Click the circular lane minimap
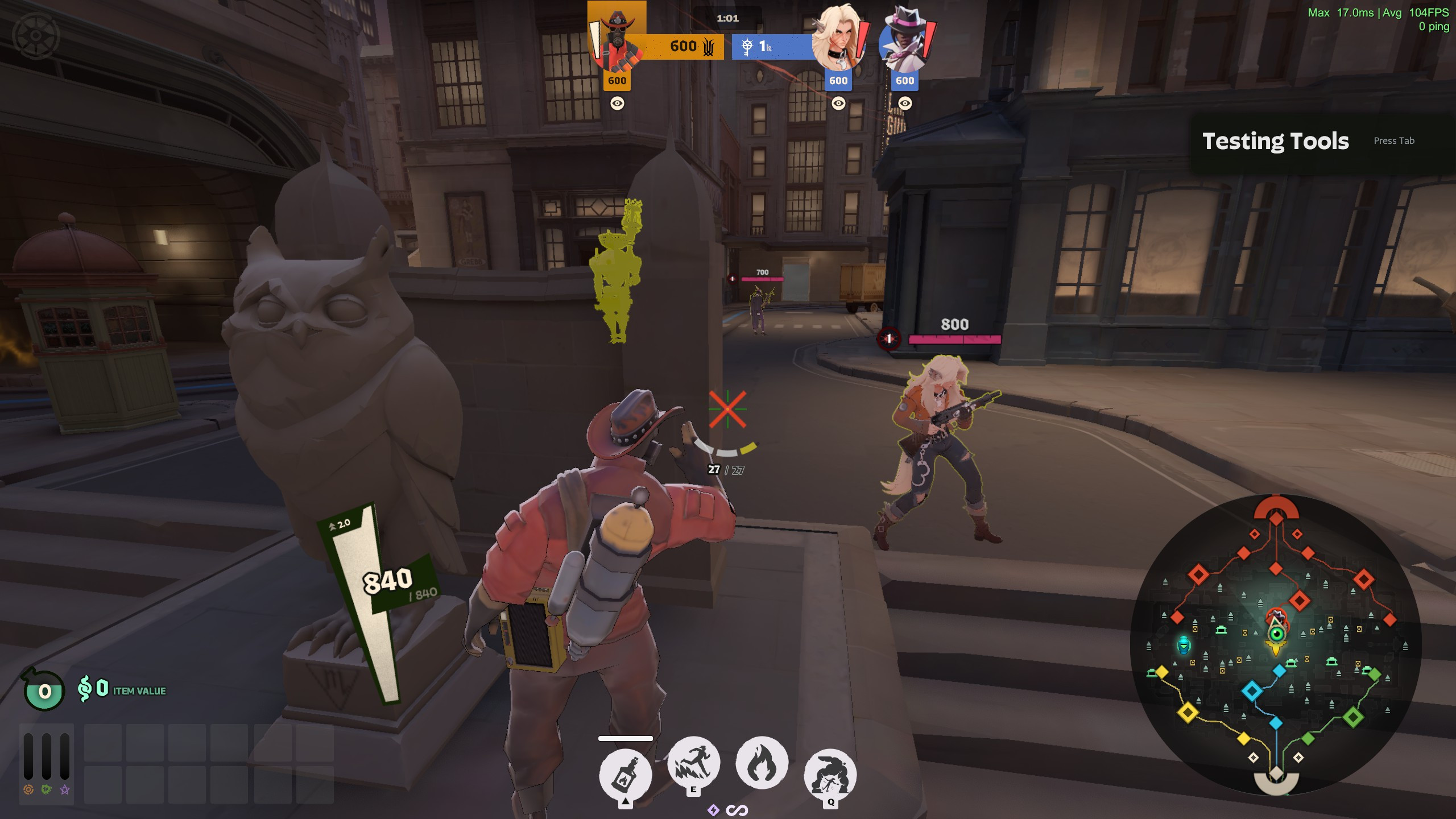1456x819 pixels. (x=1276, y=644)
